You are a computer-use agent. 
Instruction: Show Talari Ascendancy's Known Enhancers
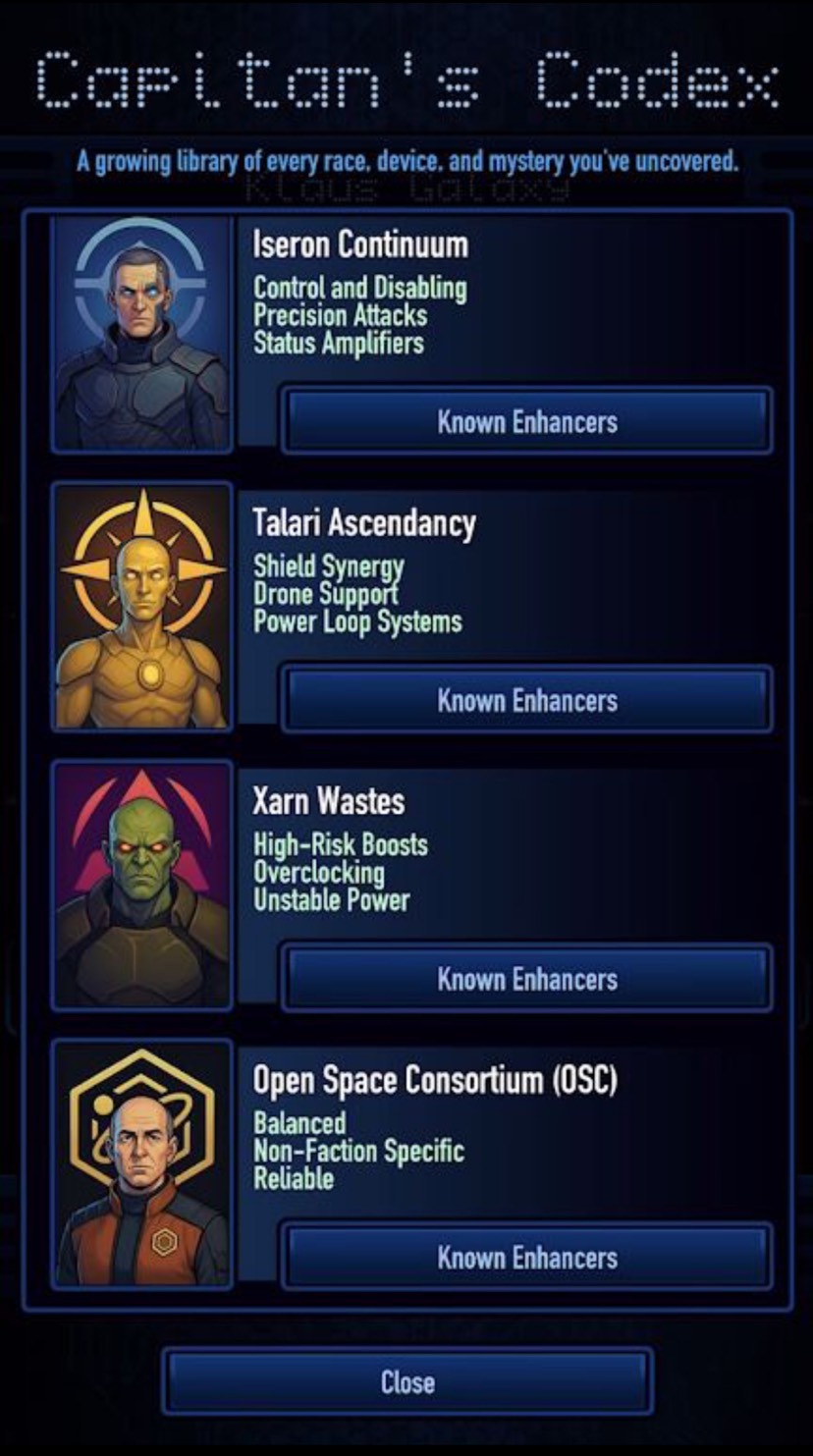click(527, 700)
